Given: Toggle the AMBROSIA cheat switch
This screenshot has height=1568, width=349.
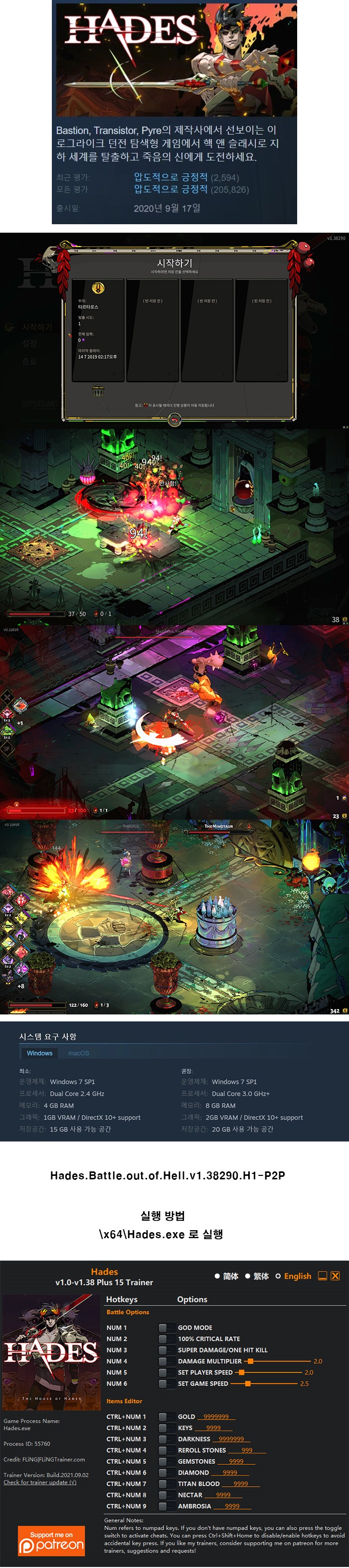Looking at the screenshot, I should pos(163,1506).
